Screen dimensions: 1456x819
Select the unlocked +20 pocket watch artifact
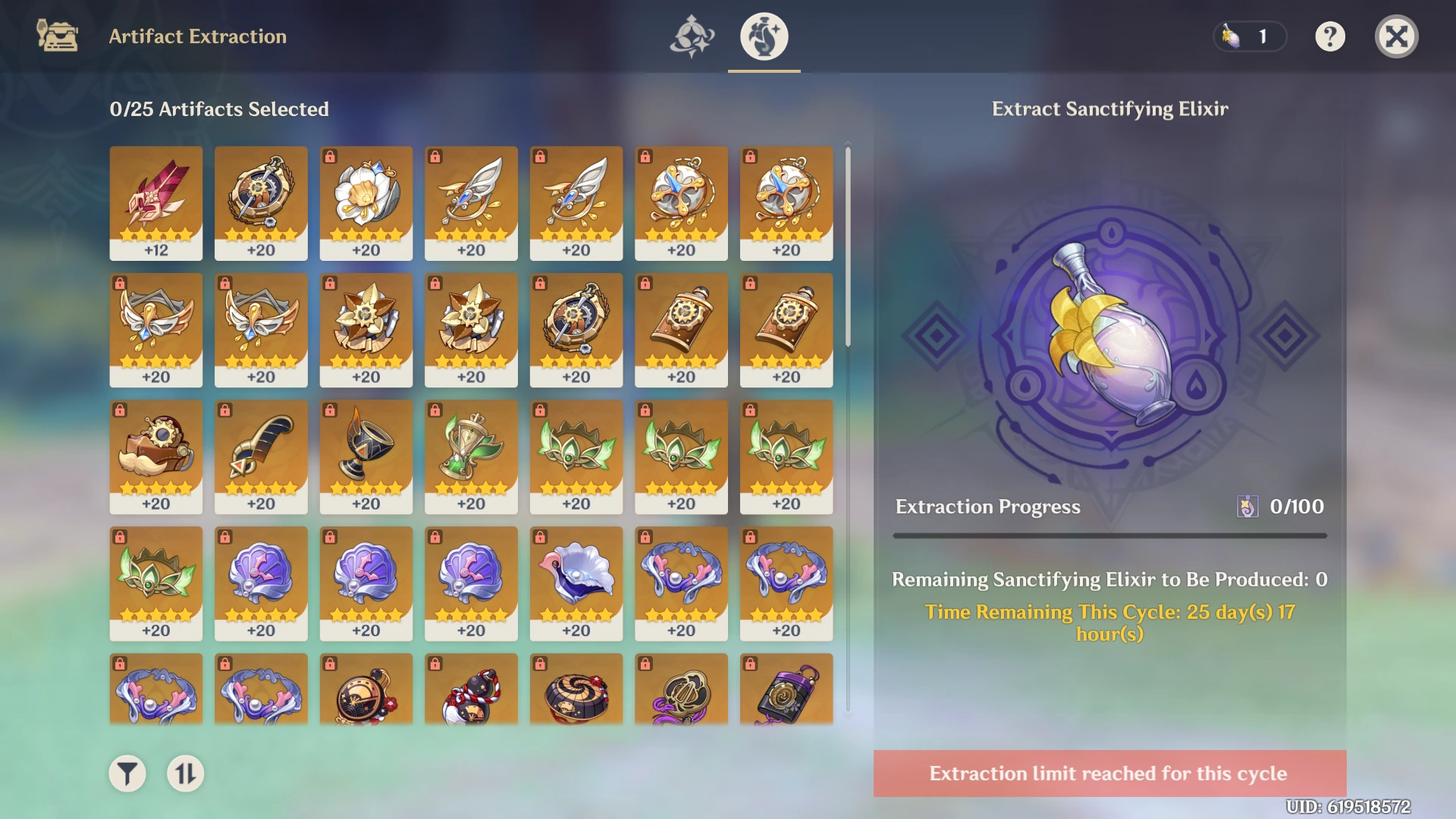point(261,202)
